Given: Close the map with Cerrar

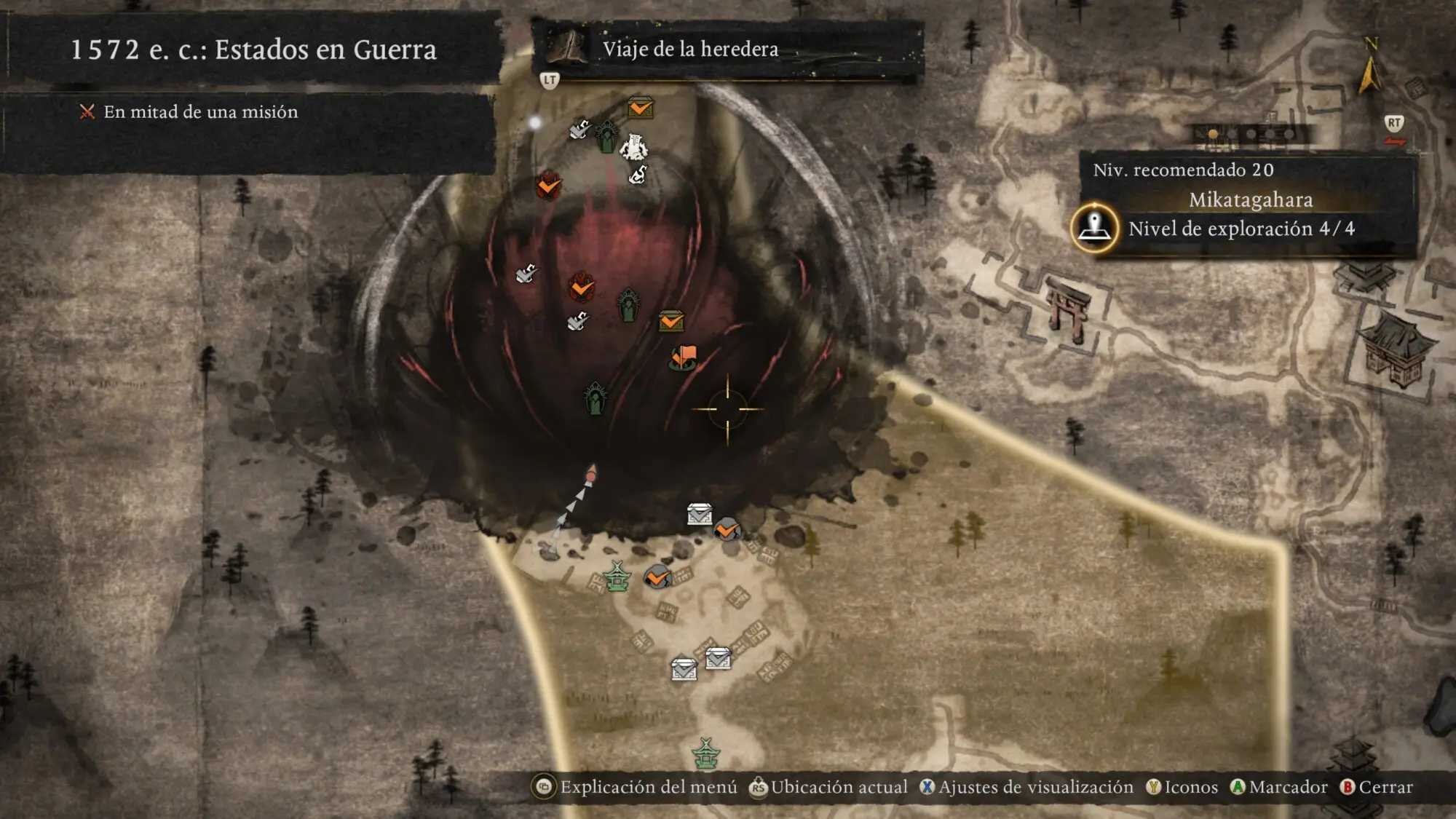Looking at the screenshot, I should 1376,787.
